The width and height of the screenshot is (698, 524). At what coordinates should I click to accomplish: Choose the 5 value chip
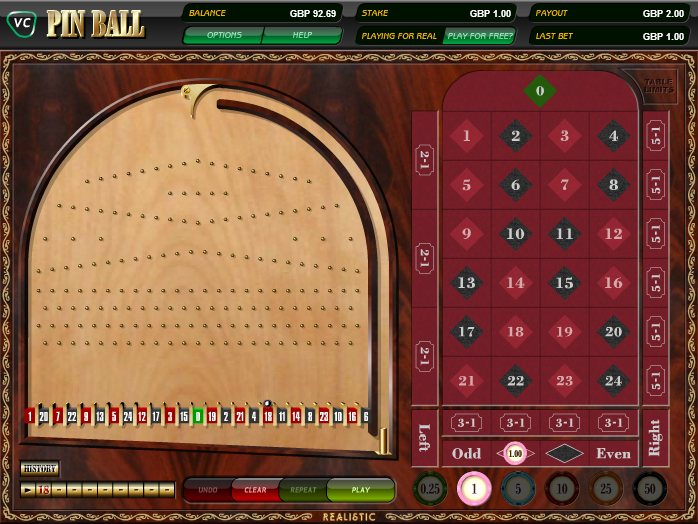point(516,488)
